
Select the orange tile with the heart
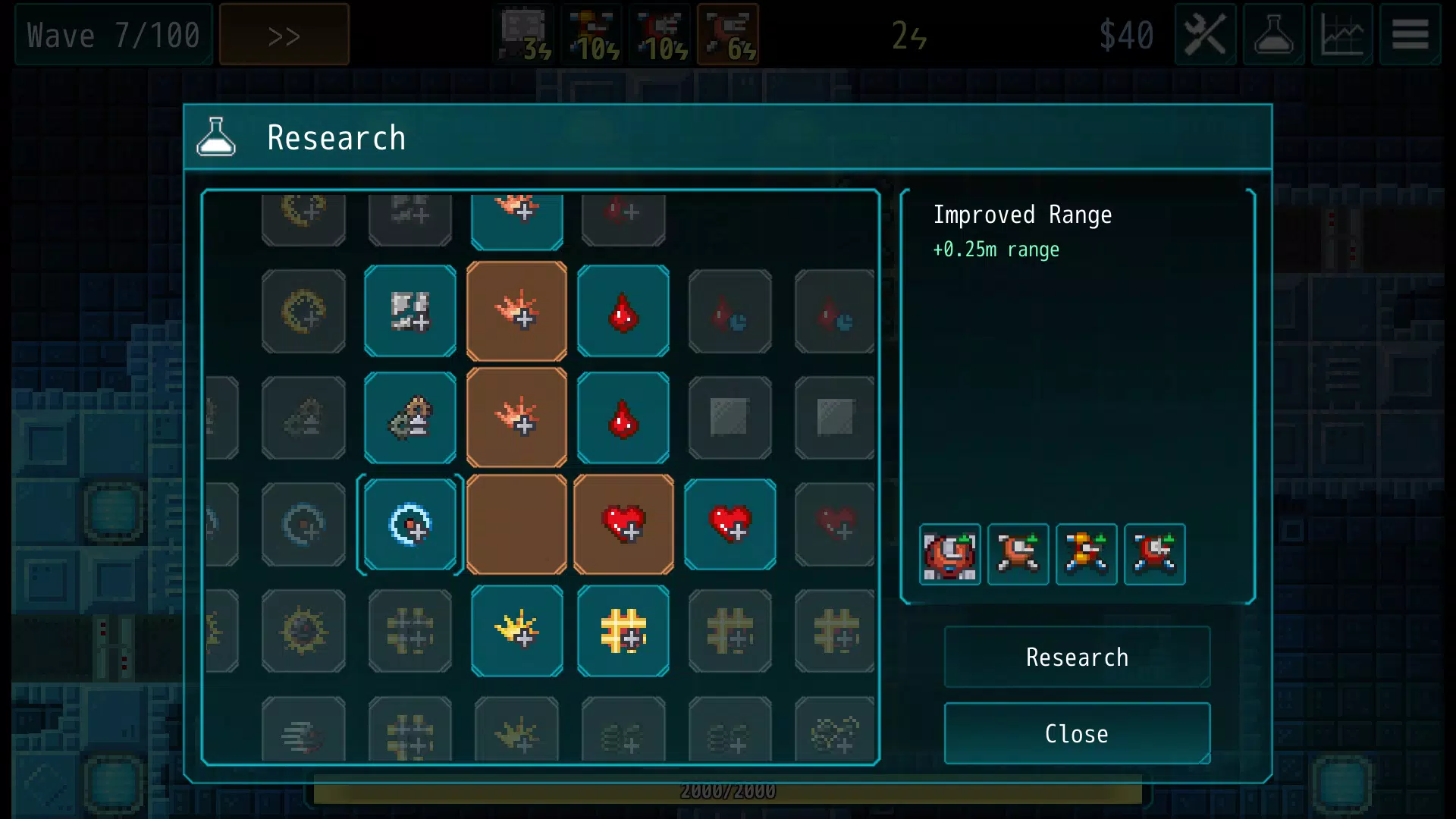click(623, 524)
